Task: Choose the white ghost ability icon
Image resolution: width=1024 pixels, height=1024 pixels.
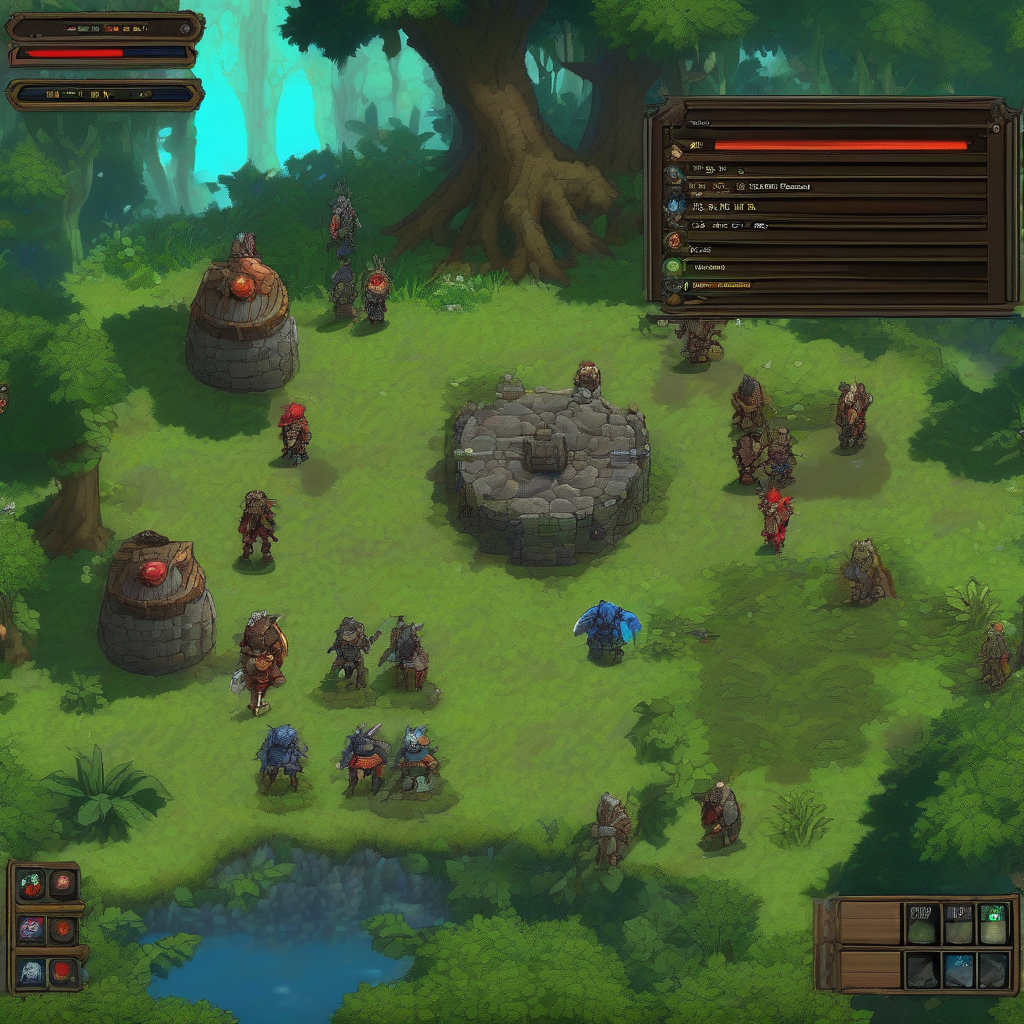Action: click(32, 971)
